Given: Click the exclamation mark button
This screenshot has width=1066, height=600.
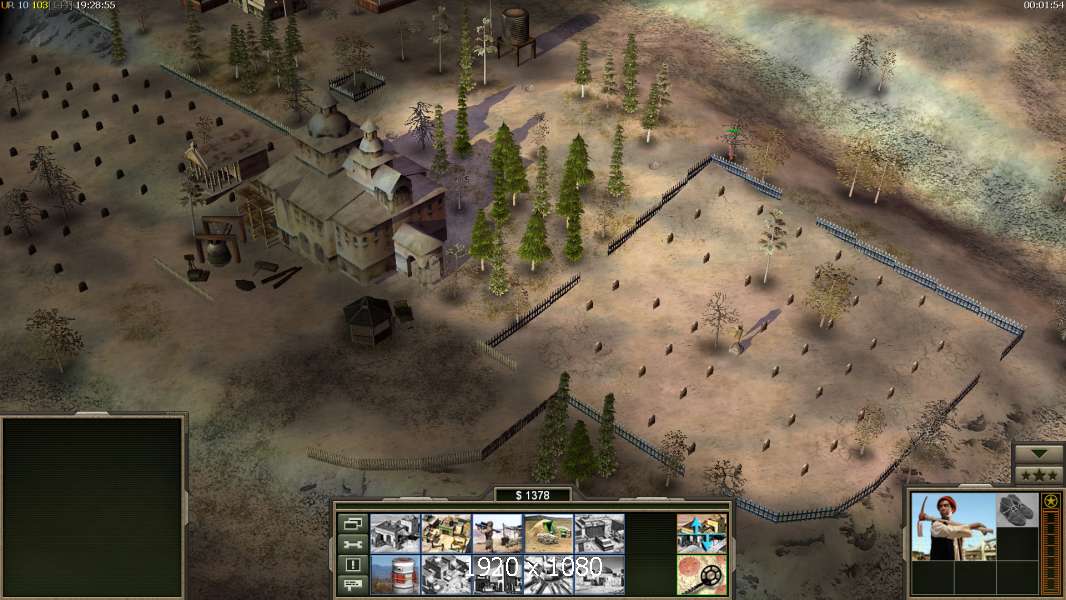Looking at the screenshot, I should click(x=351, y=565).
